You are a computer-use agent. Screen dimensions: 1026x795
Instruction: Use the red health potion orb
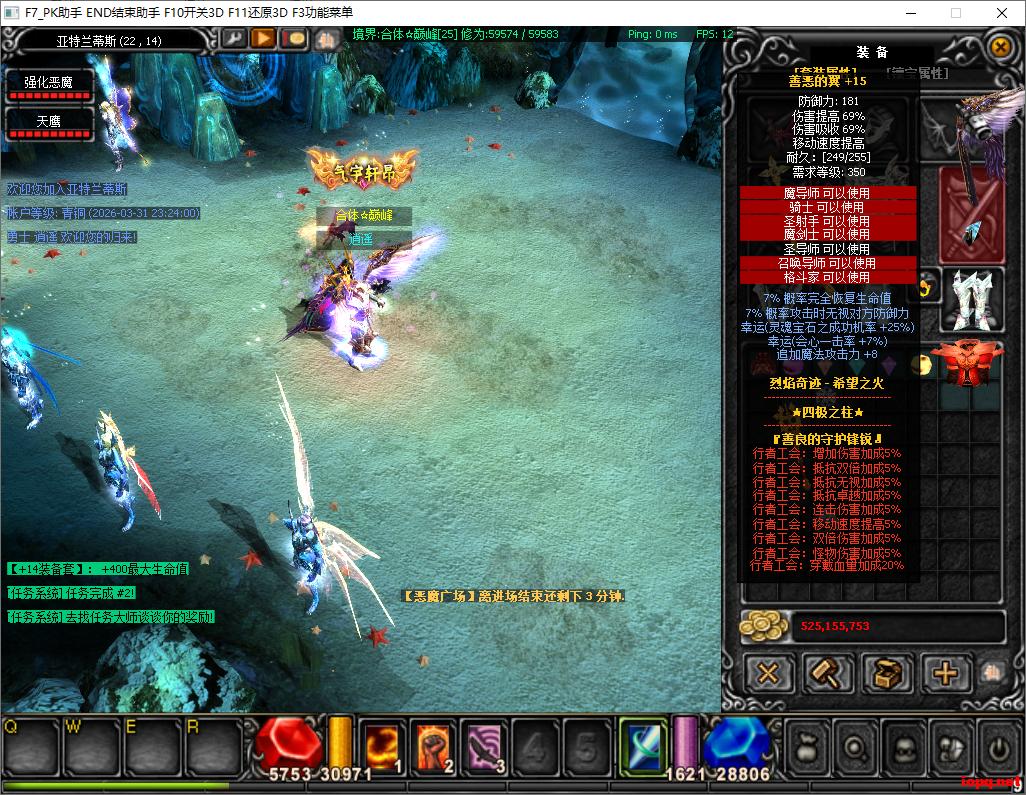click(287, 743)
